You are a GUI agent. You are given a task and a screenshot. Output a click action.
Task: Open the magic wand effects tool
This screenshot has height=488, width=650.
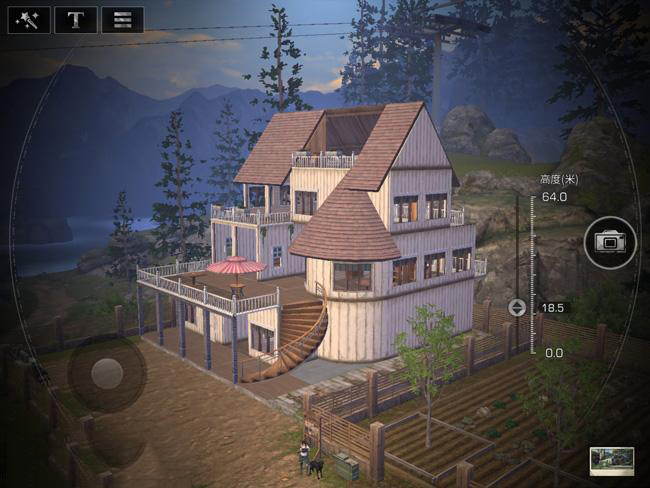click(29, 20)
